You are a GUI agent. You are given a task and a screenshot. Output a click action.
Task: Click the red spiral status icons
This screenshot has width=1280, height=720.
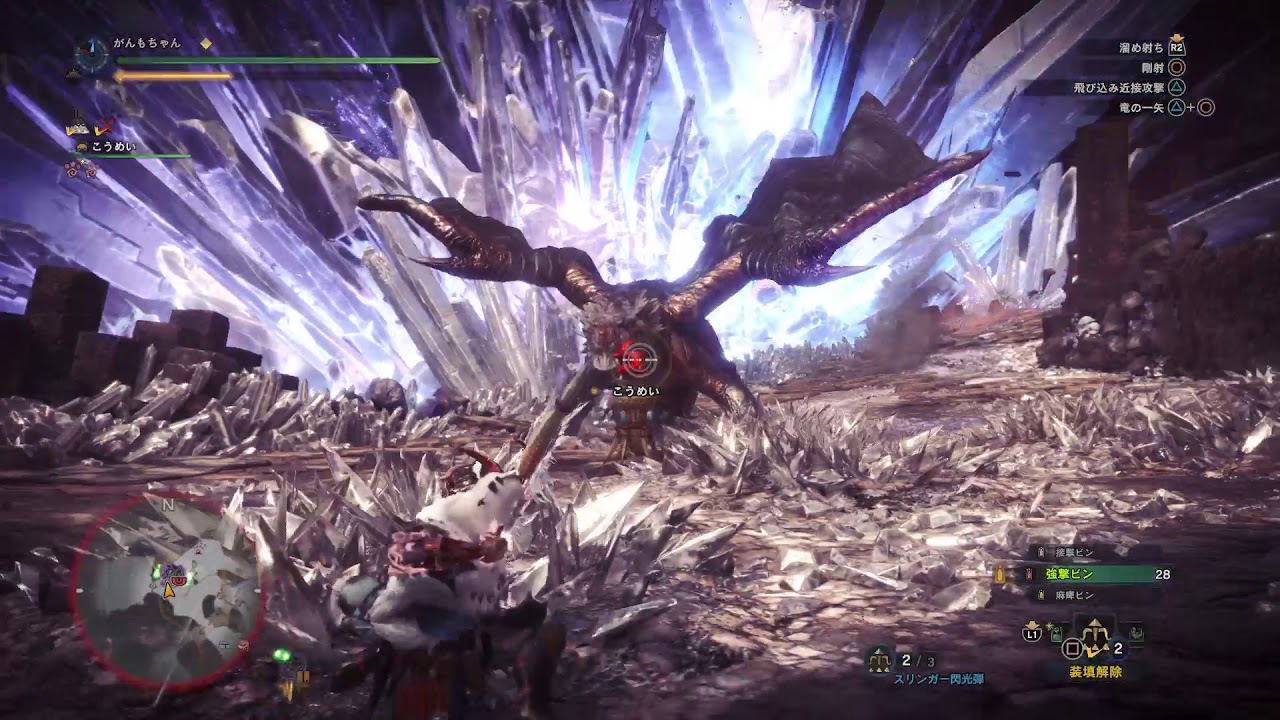81,169
